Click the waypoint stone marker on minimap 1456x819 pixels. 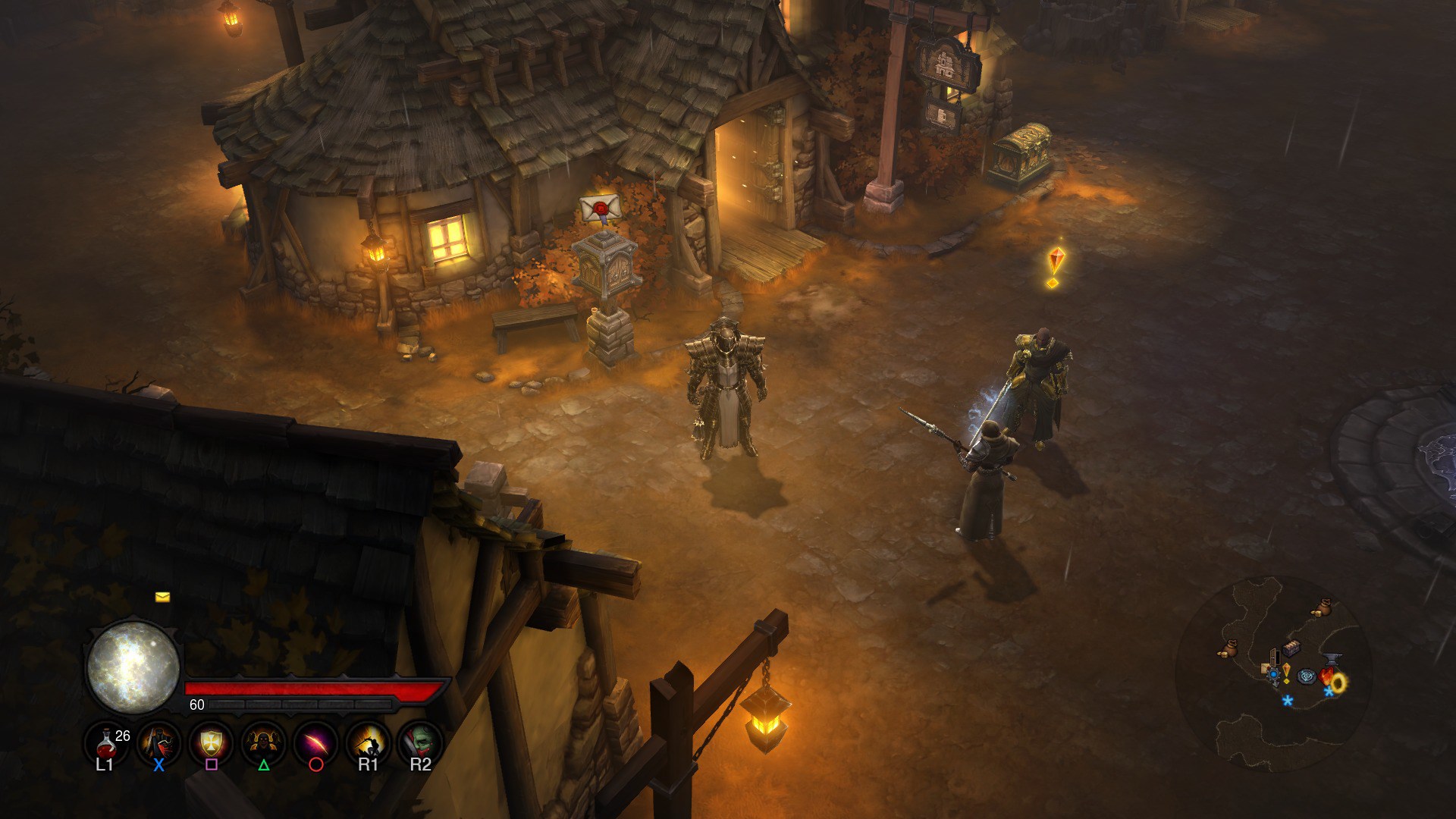pos(1307,676)
